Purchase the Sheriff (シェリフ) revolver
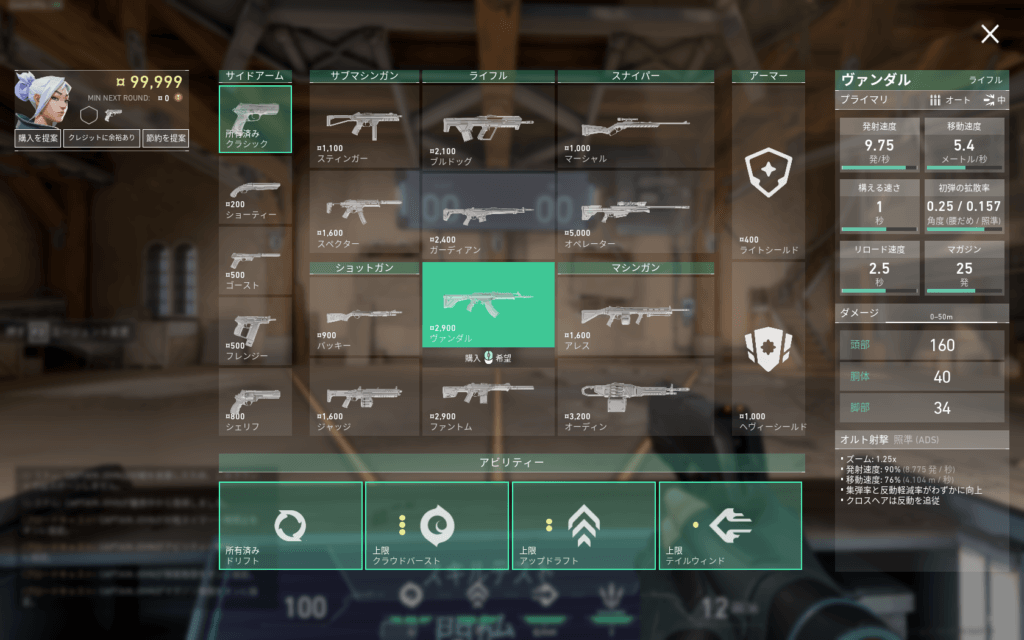Viewport: 1024px width, 640px height. pos(255,401)
